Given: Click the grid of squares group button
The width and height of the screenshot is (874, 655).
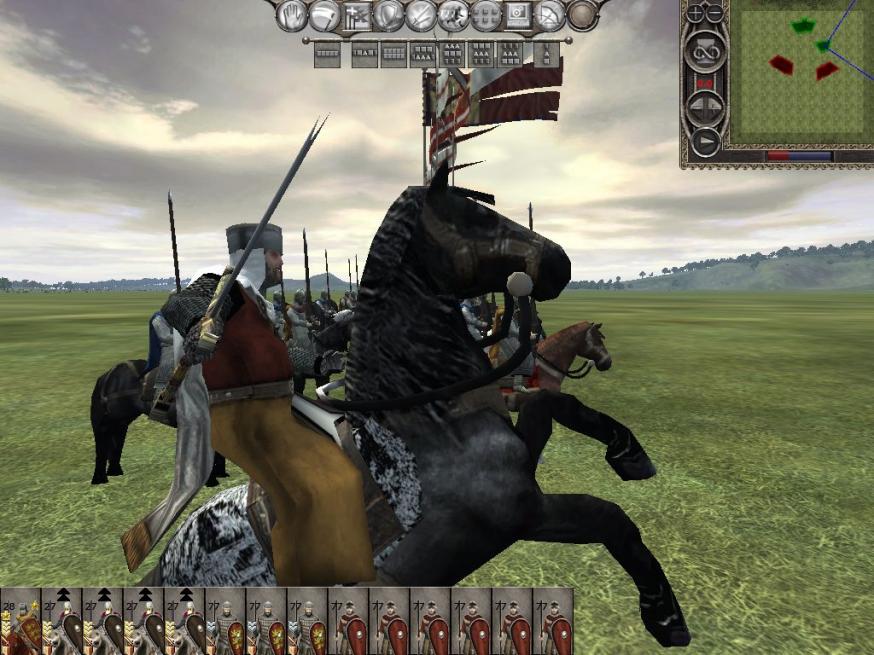Looking at the screenshot, I should coord(485,15).
